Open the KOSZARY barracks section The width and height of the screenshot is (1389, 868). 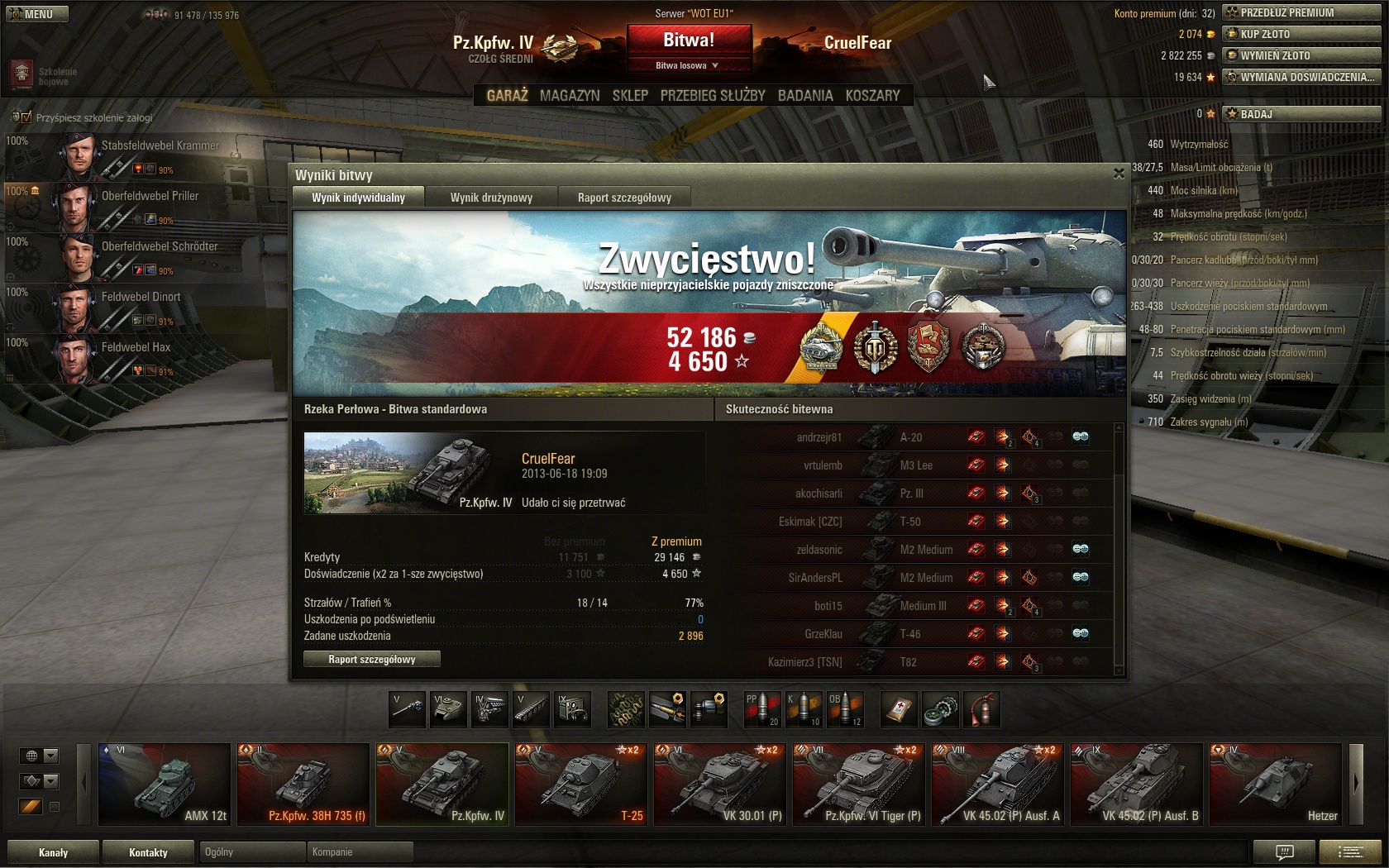point(872,96)
